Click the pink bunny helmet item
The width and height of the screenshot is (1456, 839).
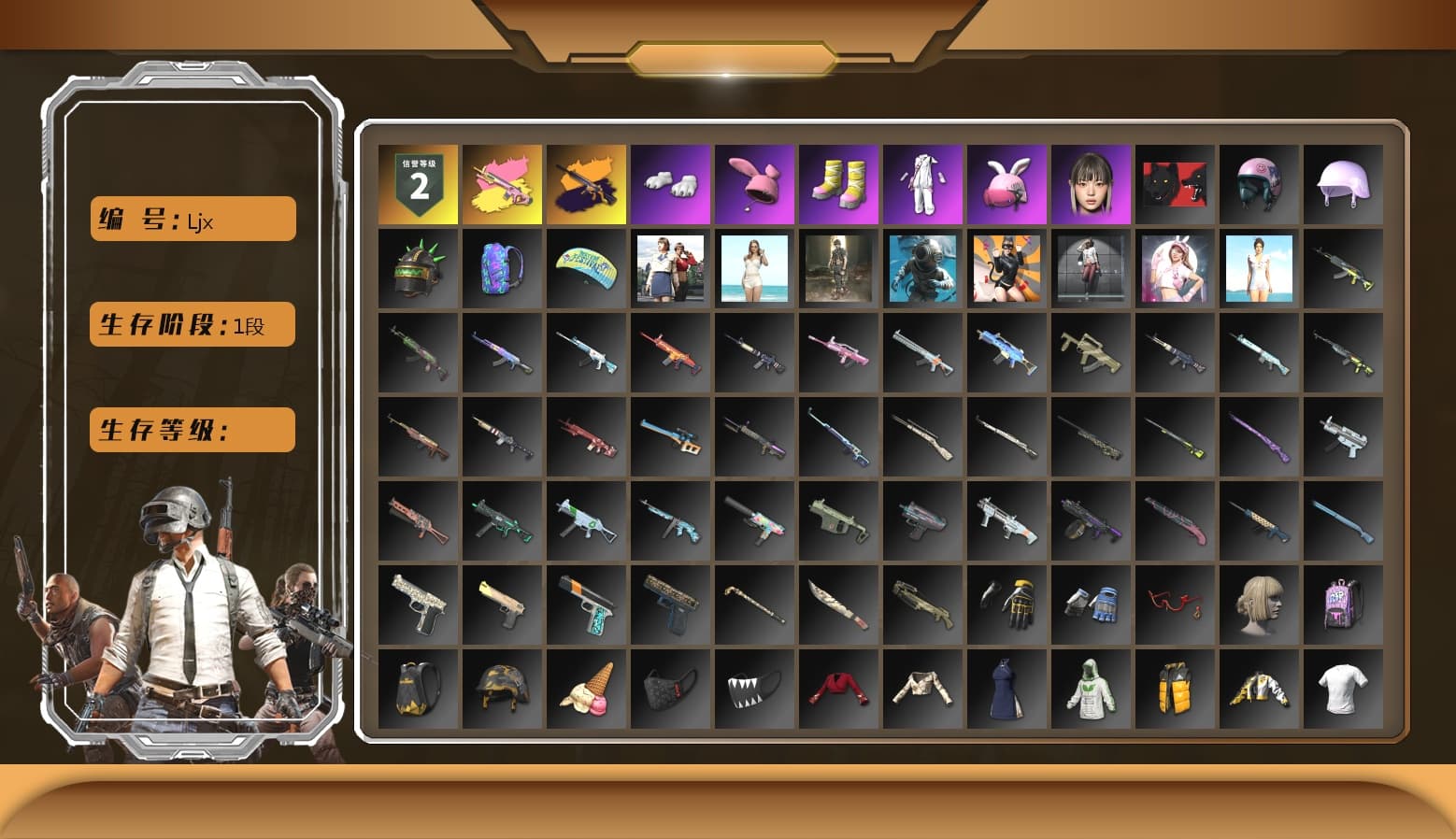[x=1006, y=184]
